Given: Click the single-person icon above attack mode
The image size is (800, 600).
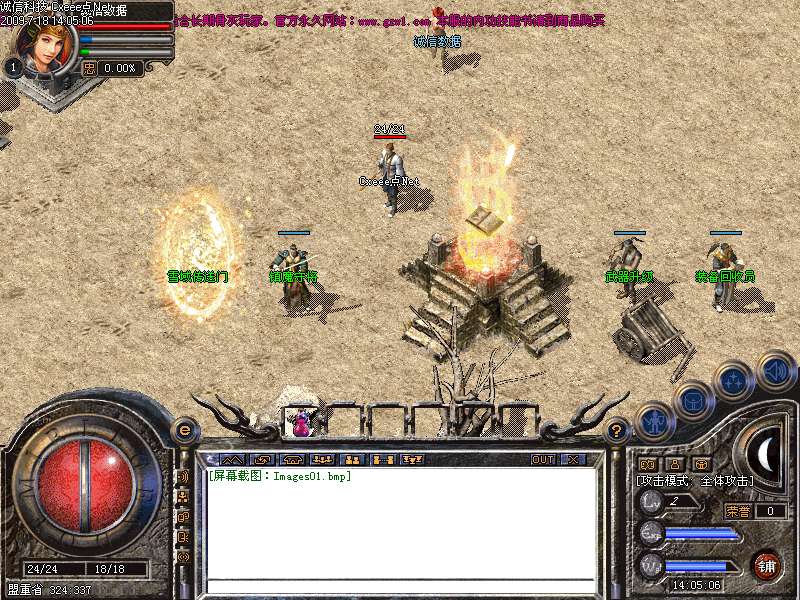Looking at the screenshot, I should coord(674,464).
